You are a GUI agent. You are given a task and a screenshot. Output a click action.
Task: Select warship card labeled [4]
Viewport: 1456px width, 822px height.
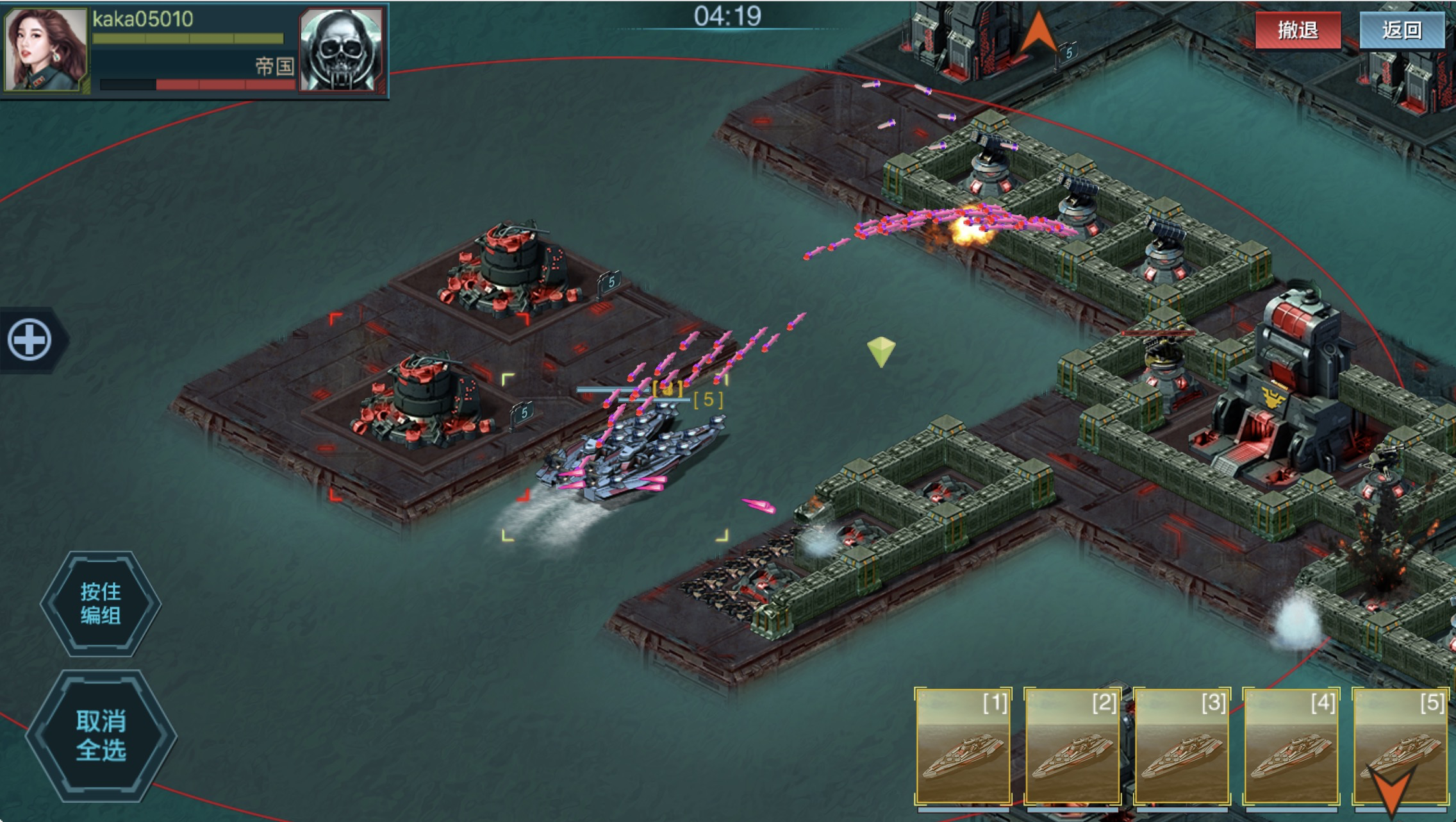click(x=1291, y=746)
